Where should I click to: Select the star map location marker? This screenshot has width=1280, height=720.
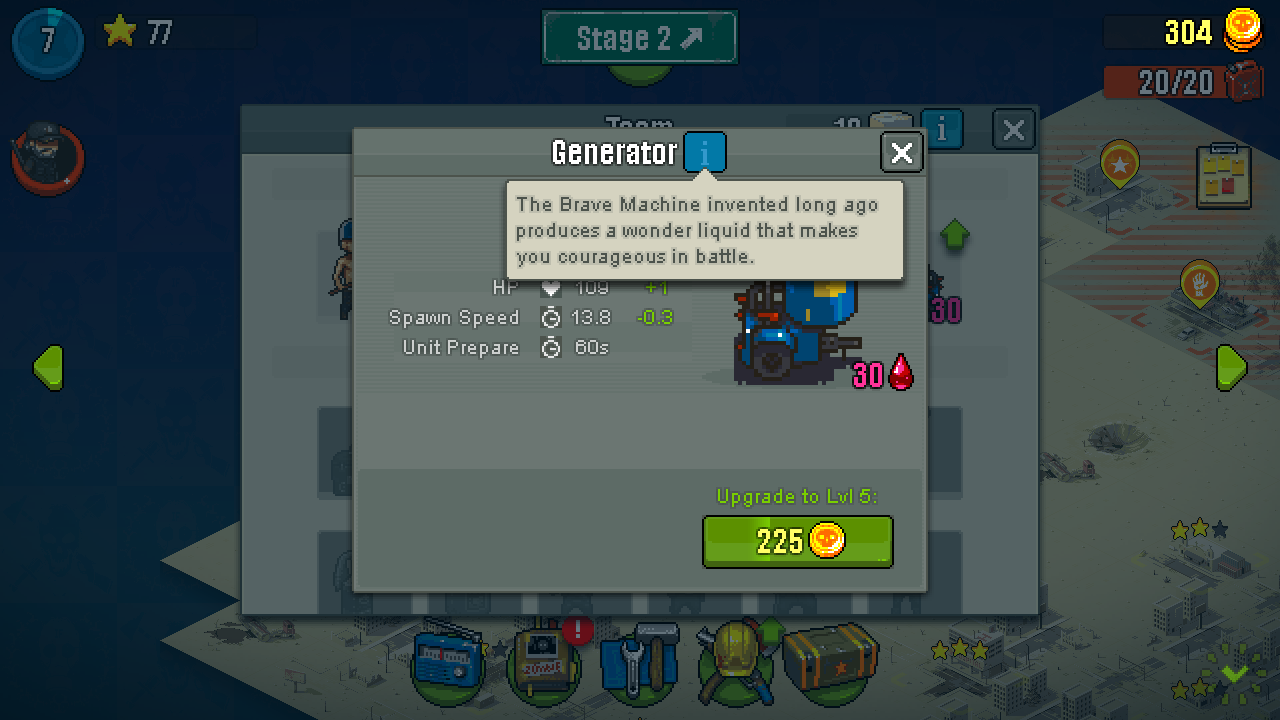tap(1119, 163)
